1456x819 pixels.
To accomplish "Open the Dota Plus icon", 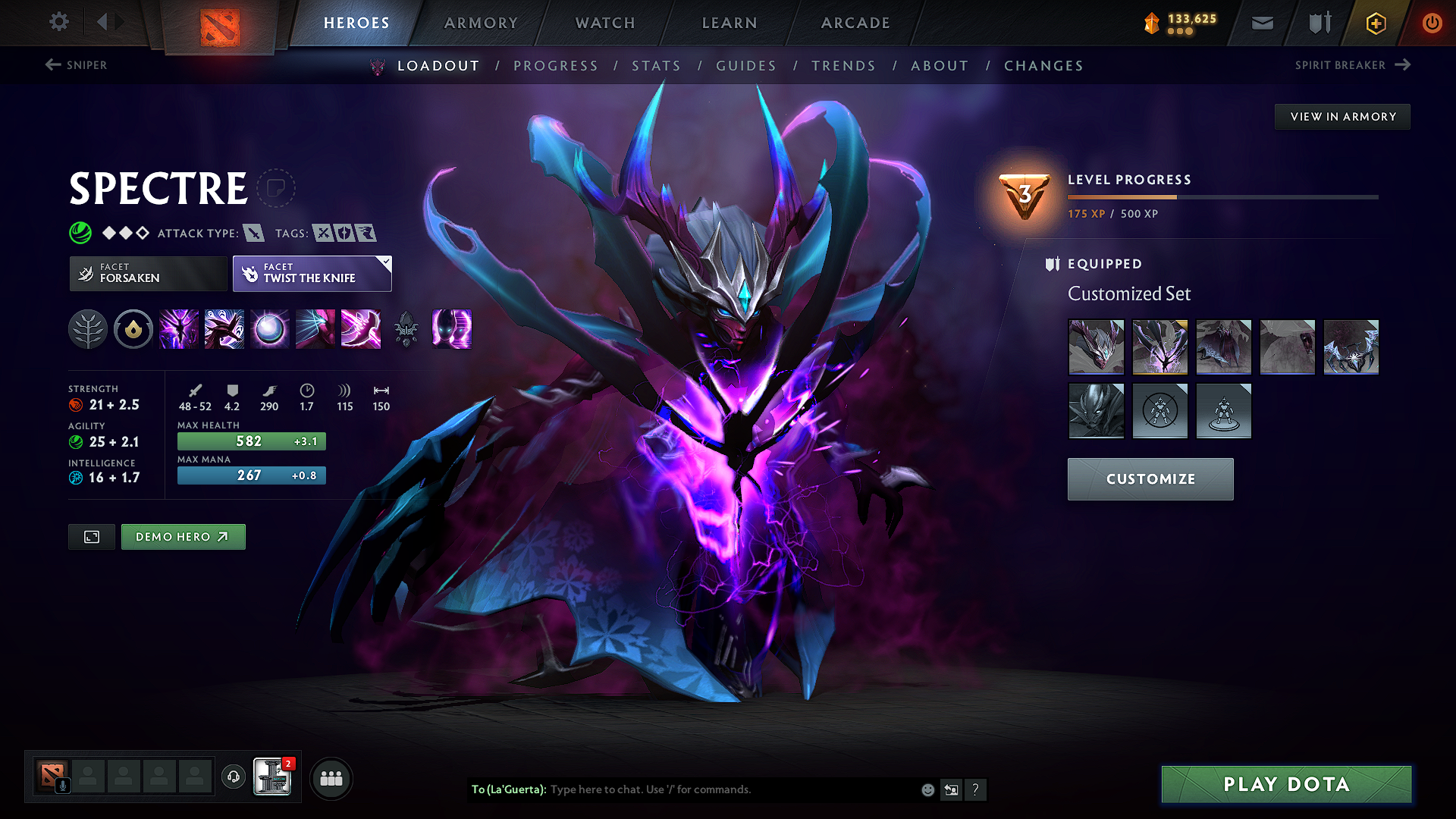I will pos(1375,23).
